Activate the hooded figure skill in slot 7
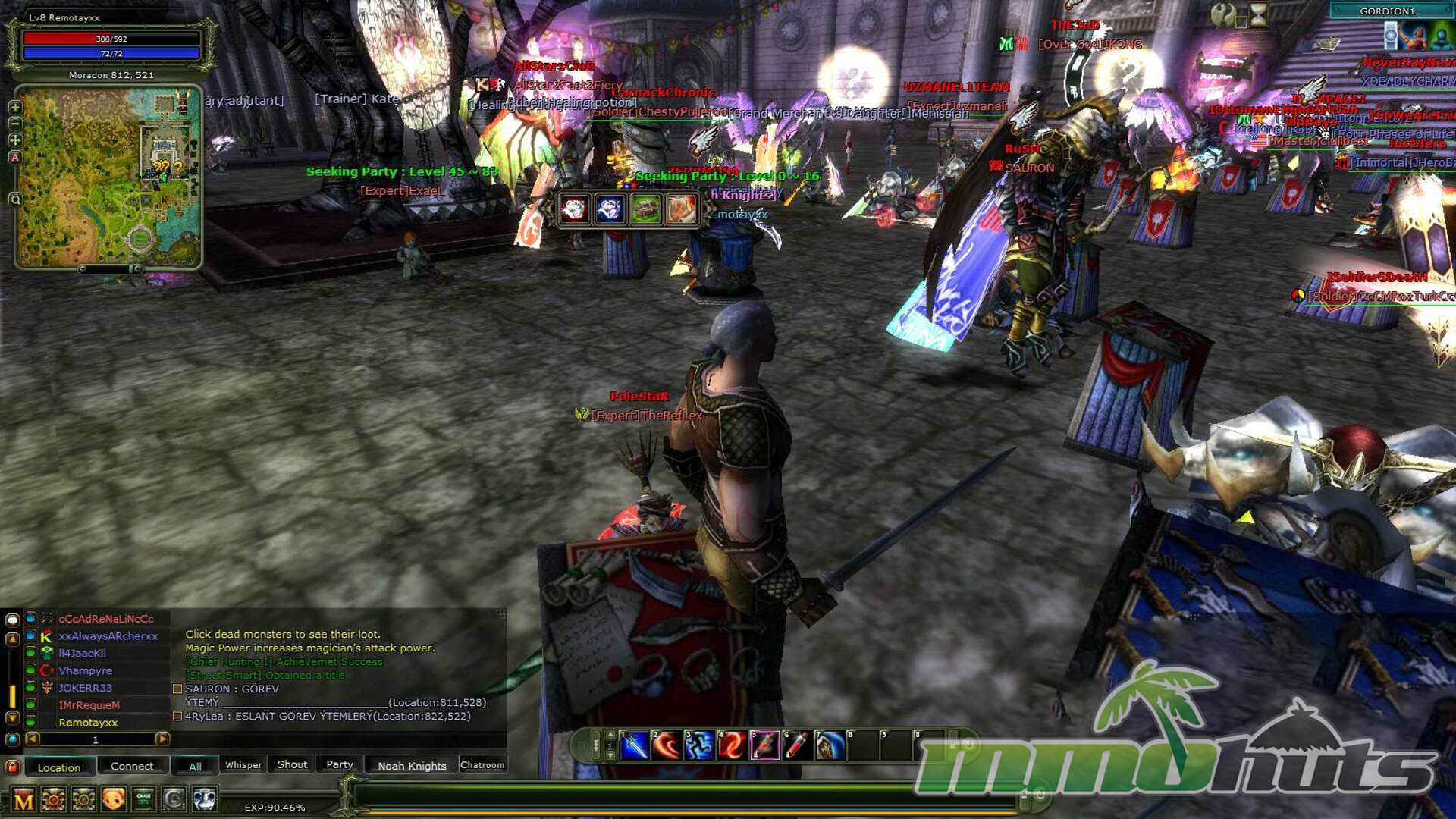 (830, 746)
